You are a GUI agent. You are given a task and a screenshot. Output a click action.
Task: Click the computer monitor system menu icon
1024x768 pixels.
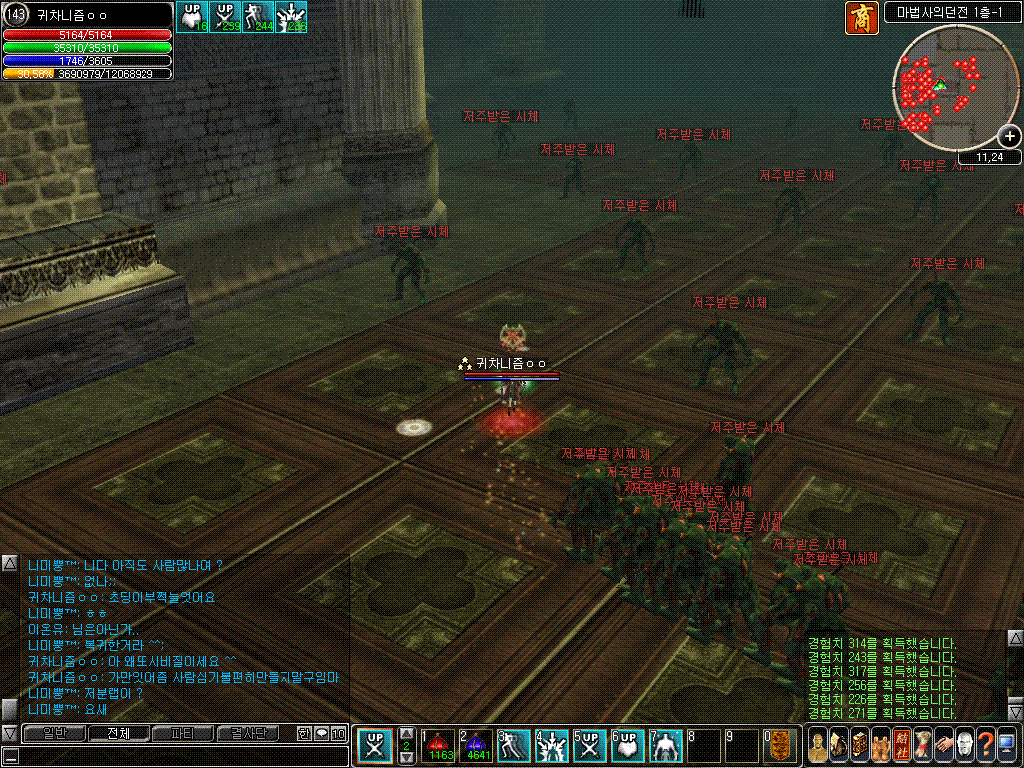pos(1006,746)
